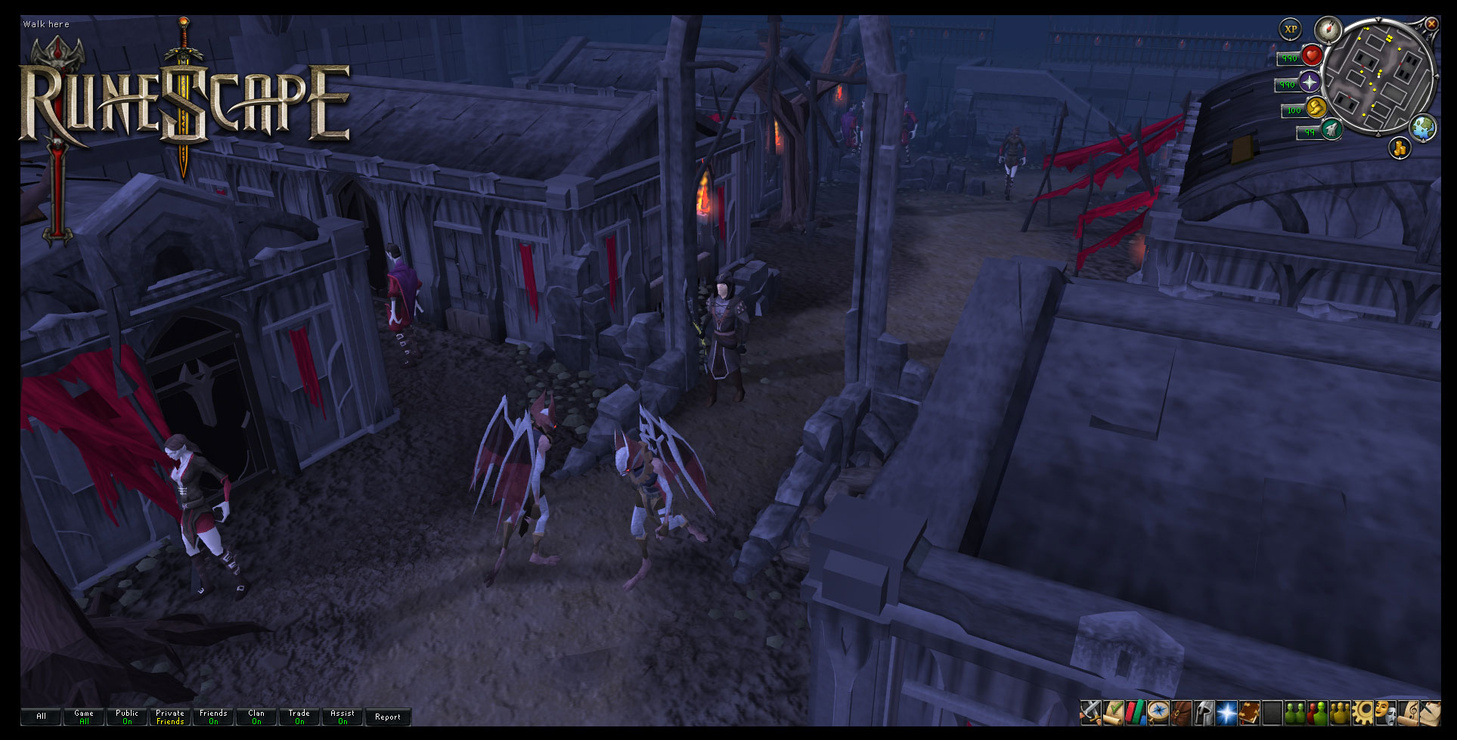Switch to the All chat tab
The width and height of the screenshot is (1457, 740).
(41, 717)
